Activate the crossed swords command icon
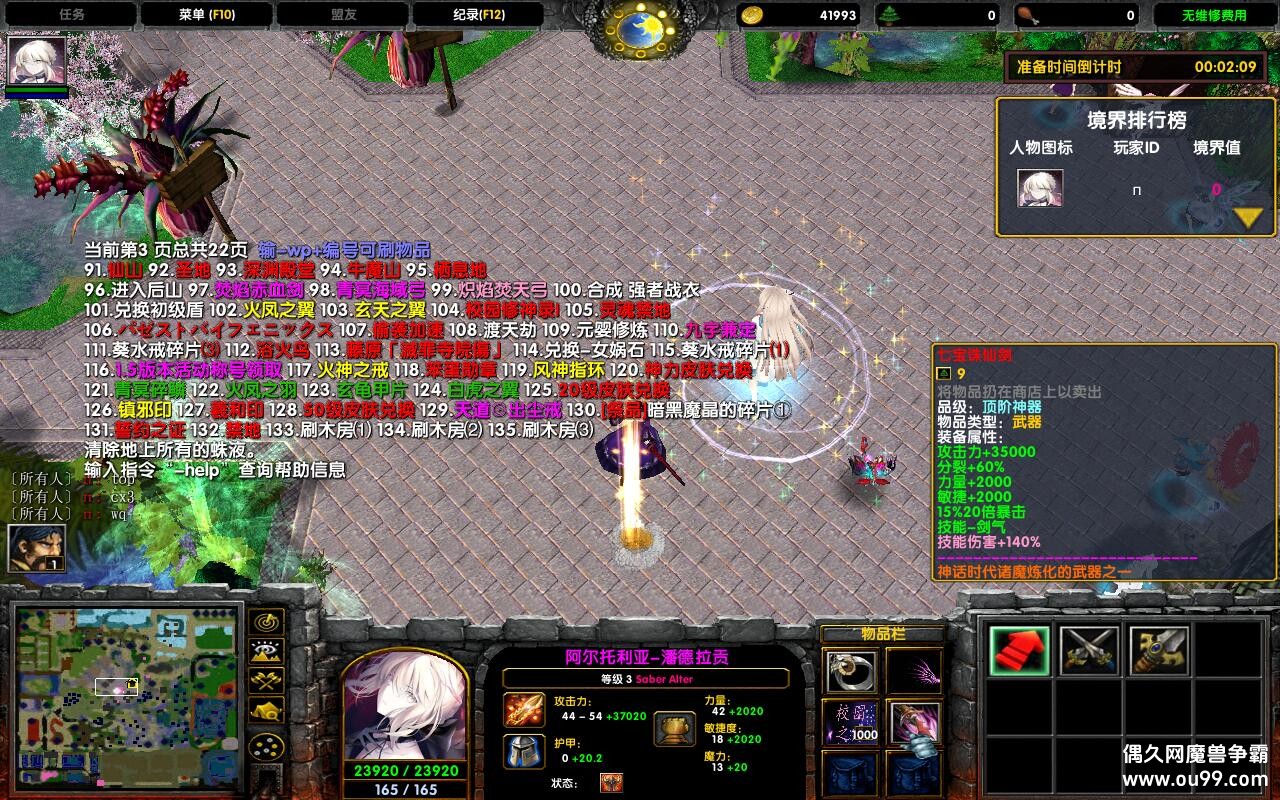The height and width of the screenshot is (800, 1280). click(1089, 651)
